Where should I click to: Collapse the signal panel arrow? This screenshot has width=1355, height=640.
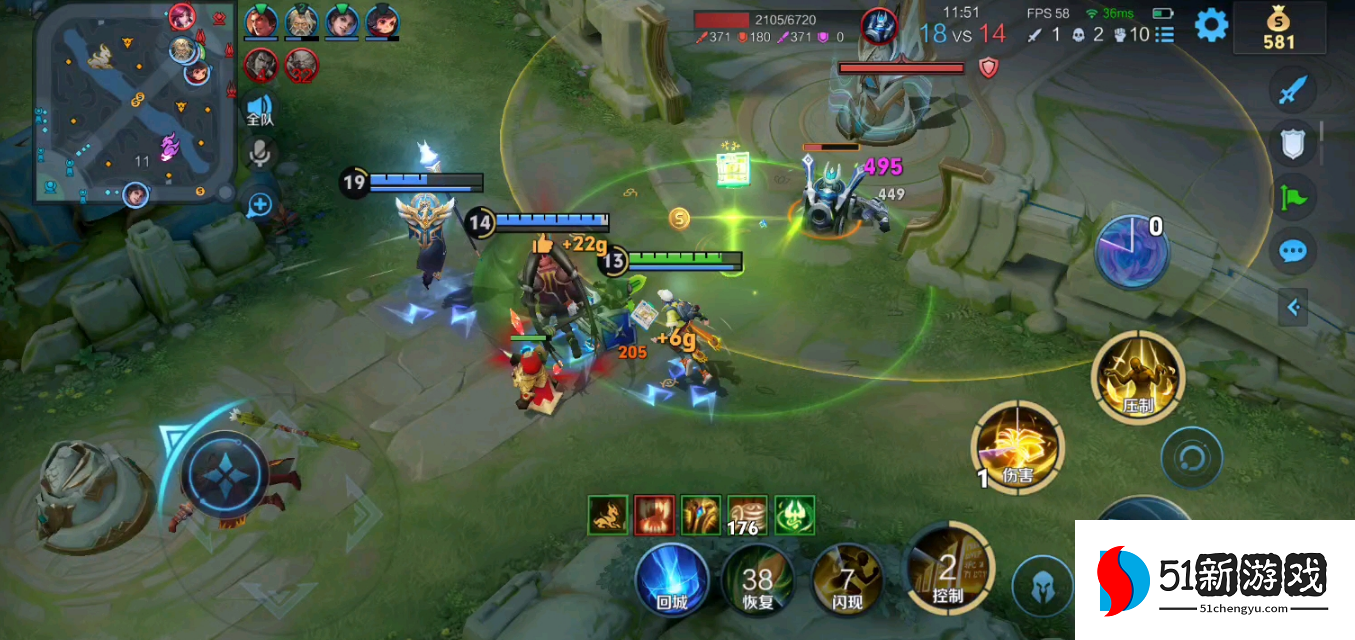tap(1293, 307)
